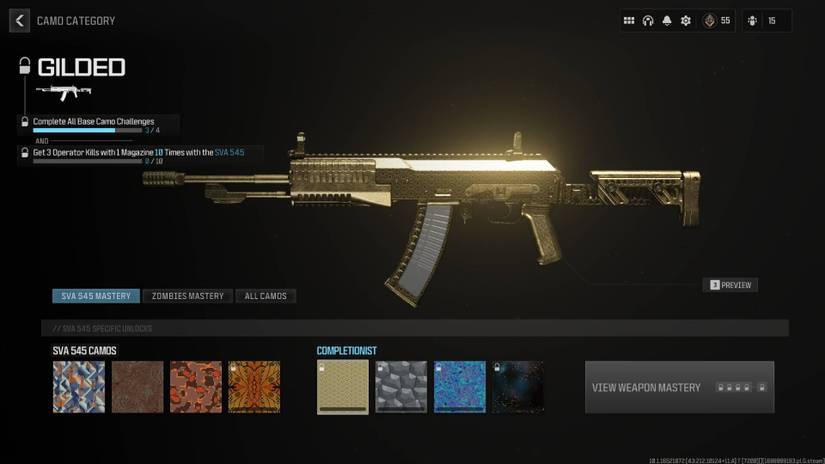This screenshot has width=825, height=464.
Task: Pick the blue-purple iridescent completionist camo
Action: [459, 387]
